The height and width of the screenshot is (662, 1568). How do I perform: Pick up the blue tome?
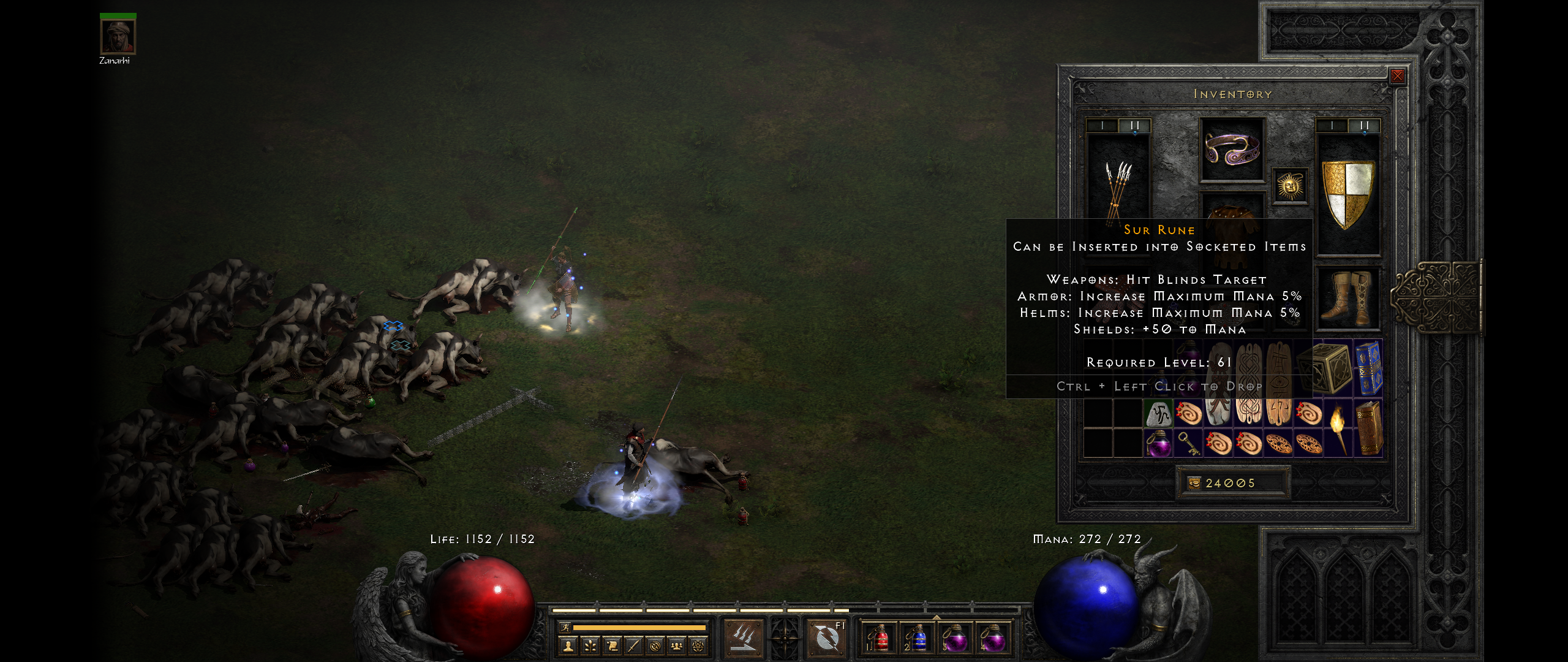(x=1368, y=369)
